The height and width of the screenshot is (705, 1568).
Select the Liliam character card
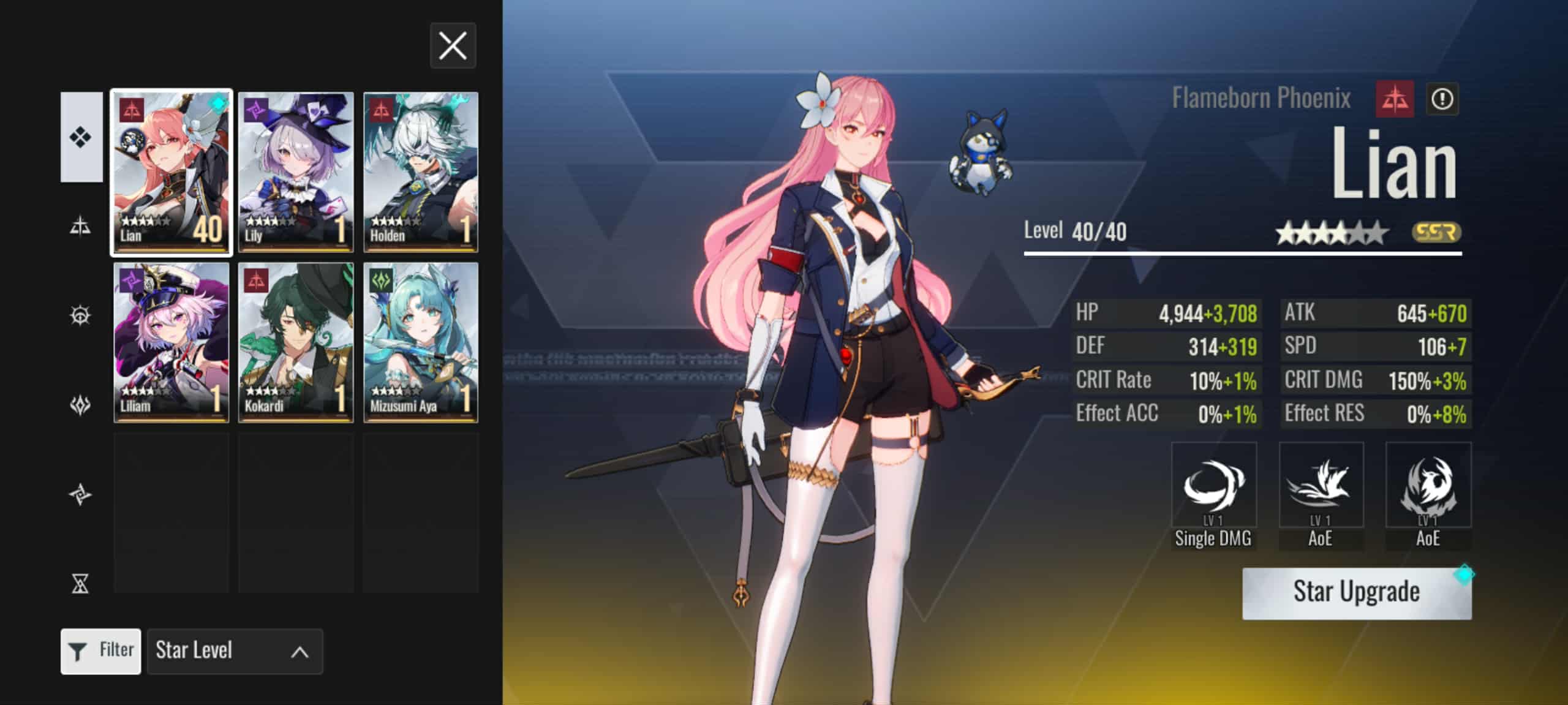[171, 342]
